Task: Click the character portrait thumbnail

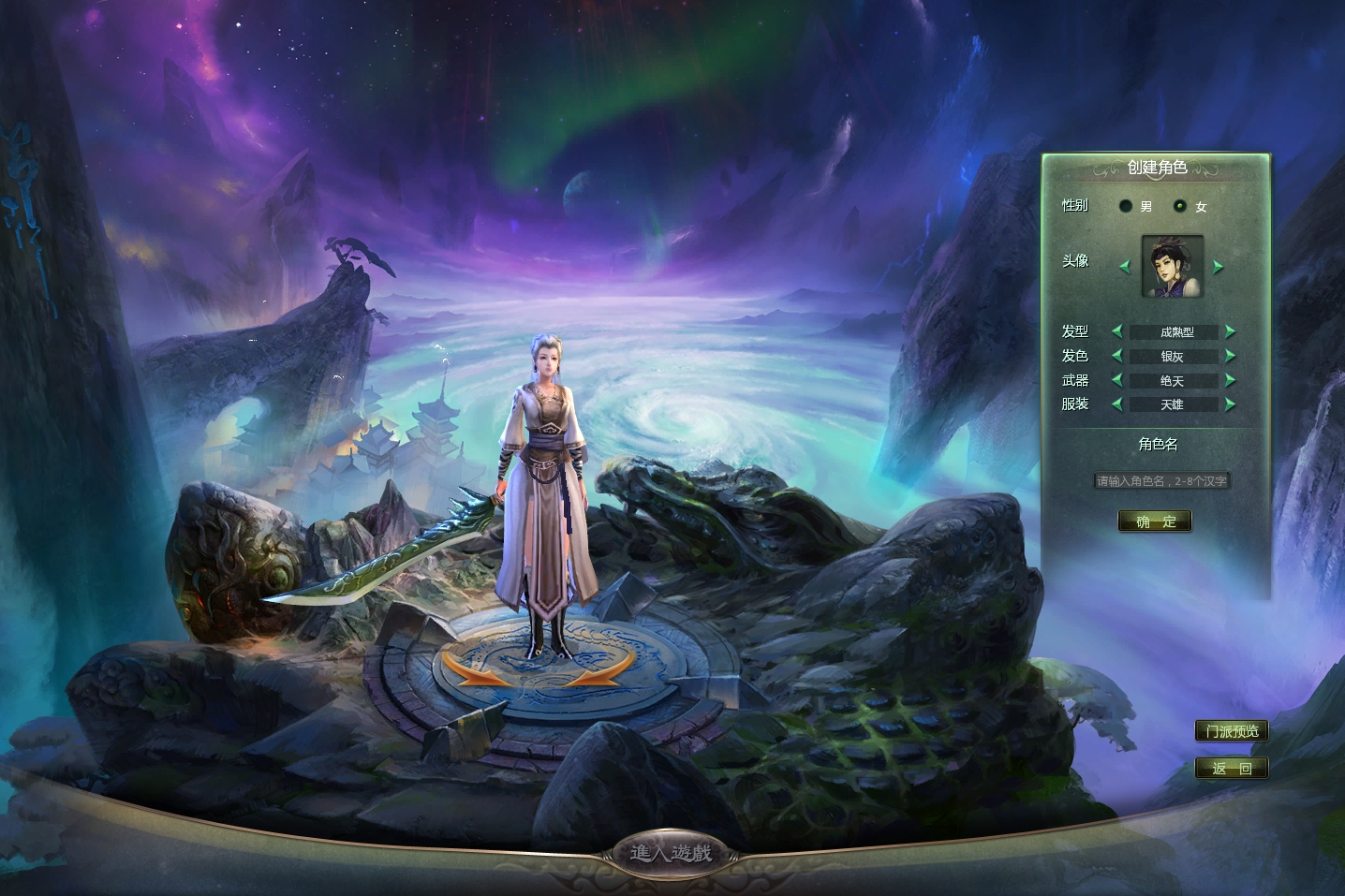Action: [x=1172, y=267]
